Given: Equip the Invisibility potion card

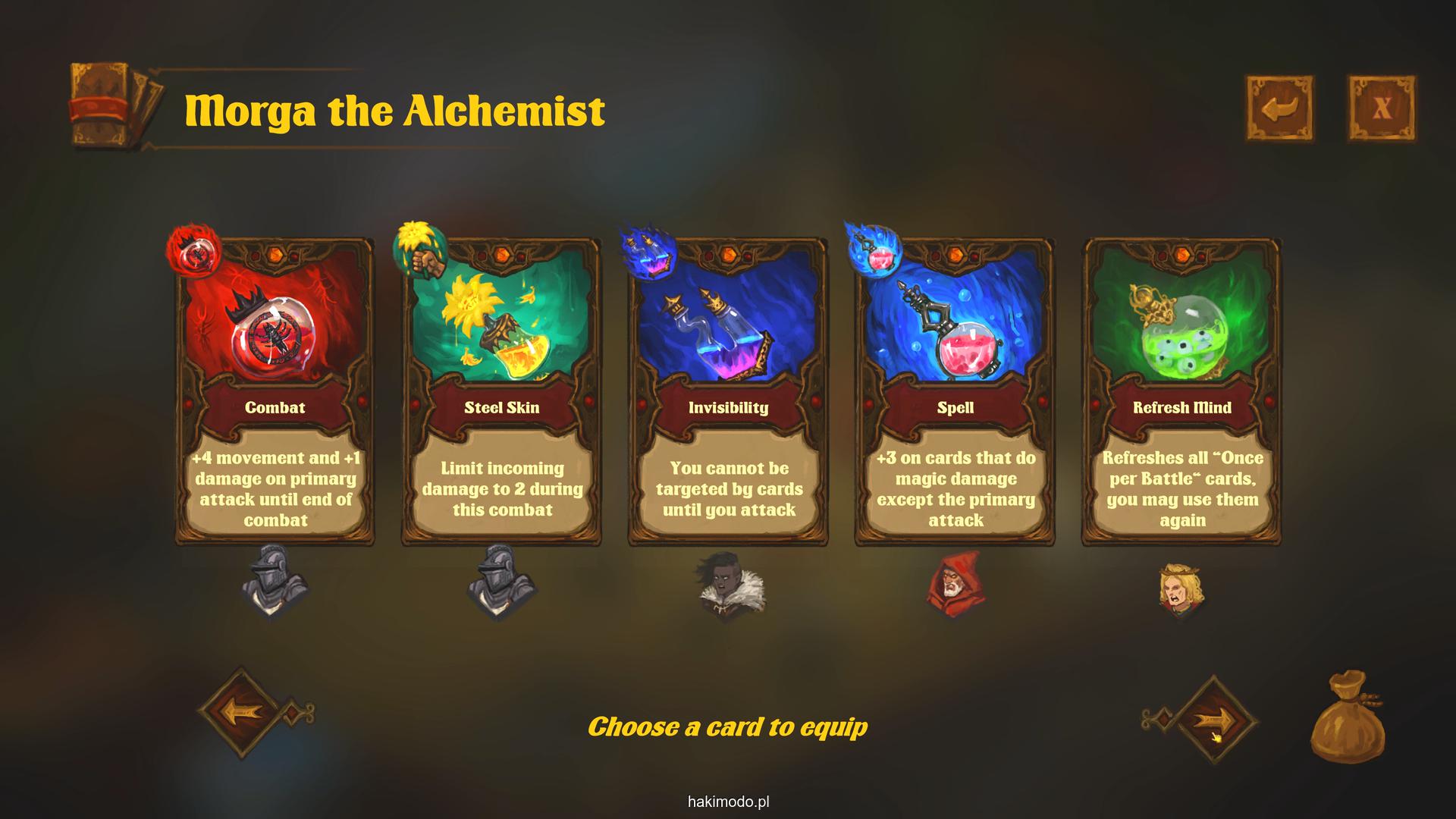Looking at the screenshot, I should pyautogui.click(x=728, y=391).
